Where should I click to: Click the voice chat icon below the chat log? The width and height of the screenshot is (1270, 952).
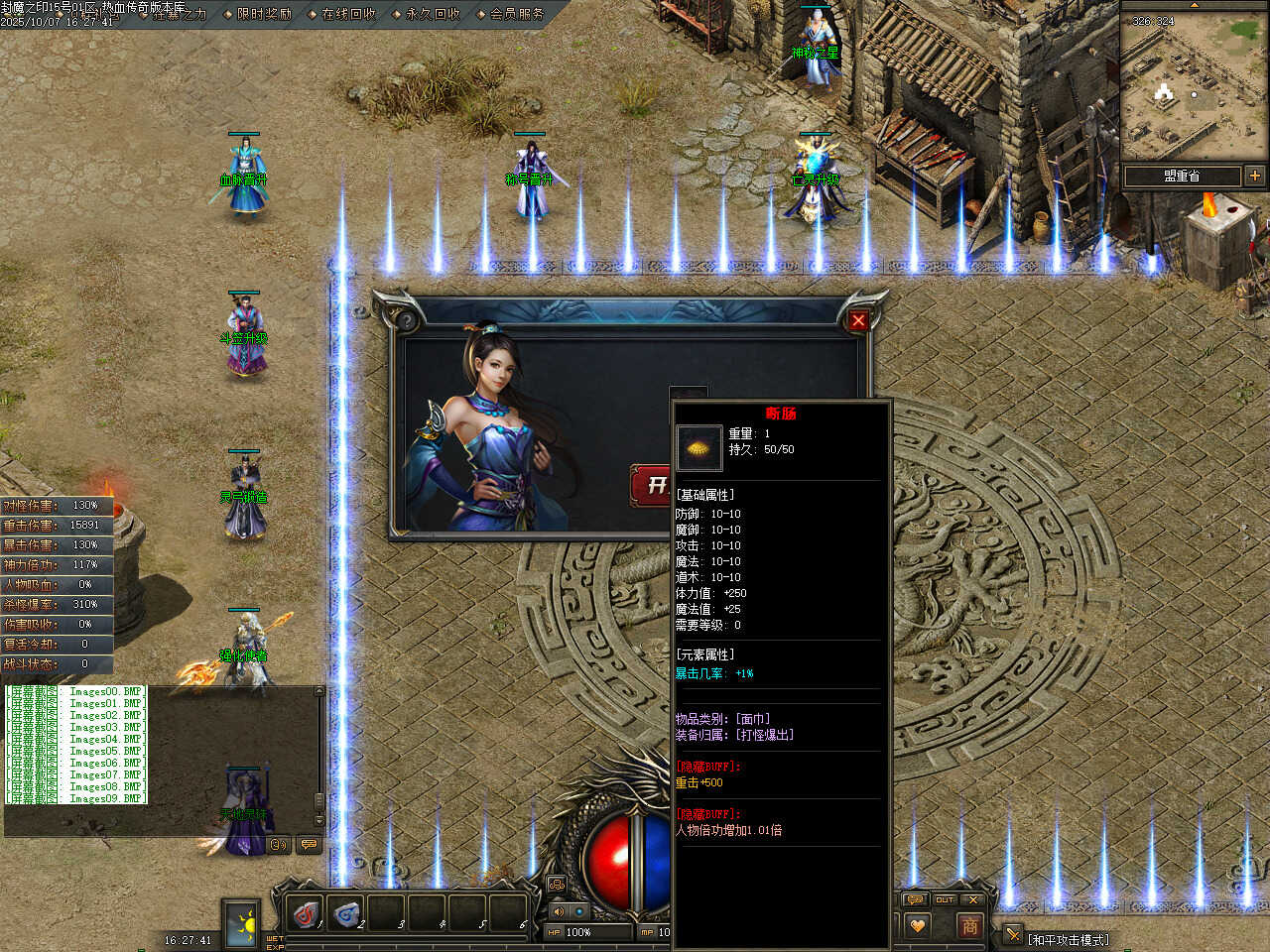(x=279, y=845)
